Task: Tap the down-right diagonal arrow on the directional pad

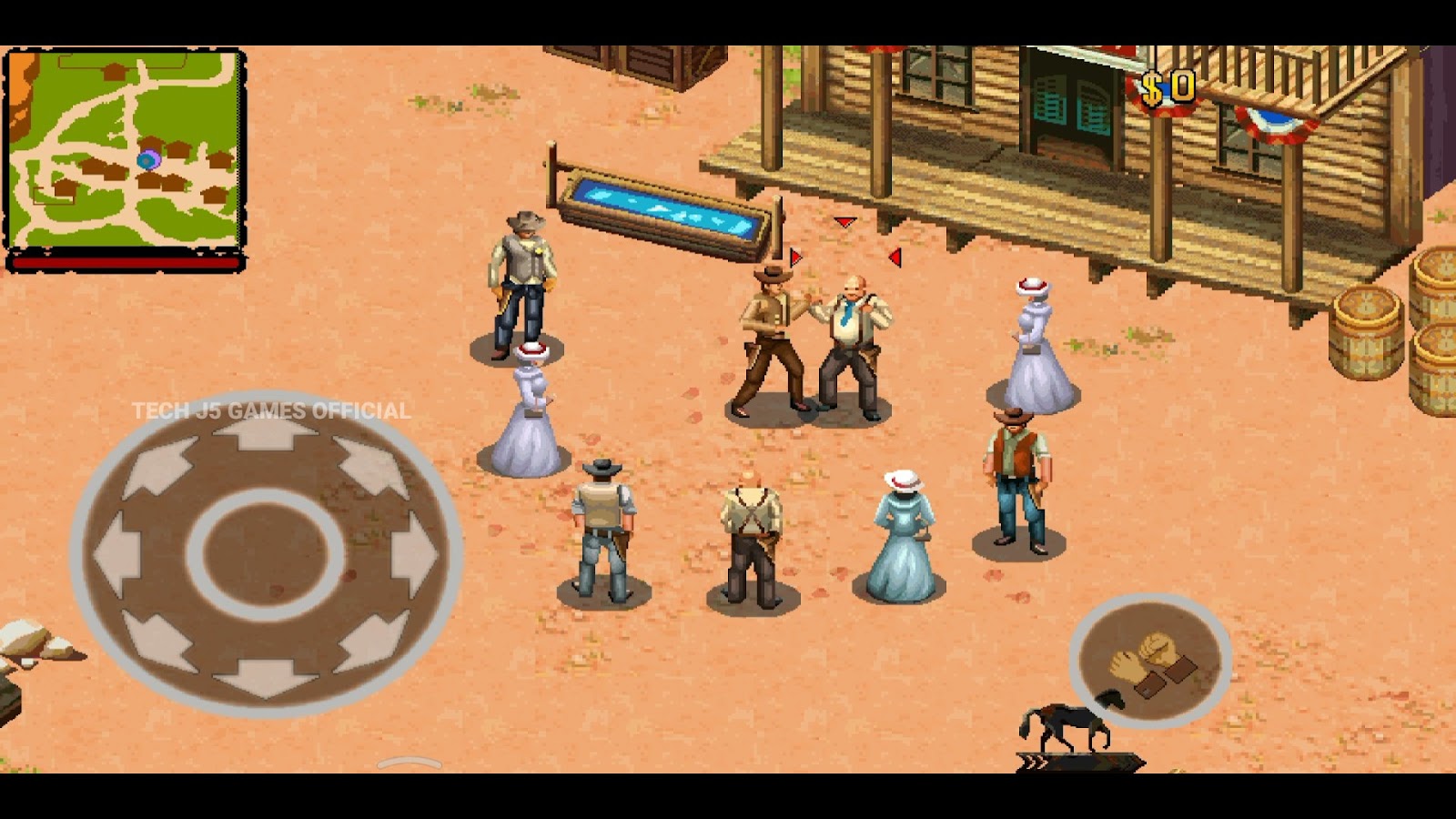Action: click(x=372, y=640)
